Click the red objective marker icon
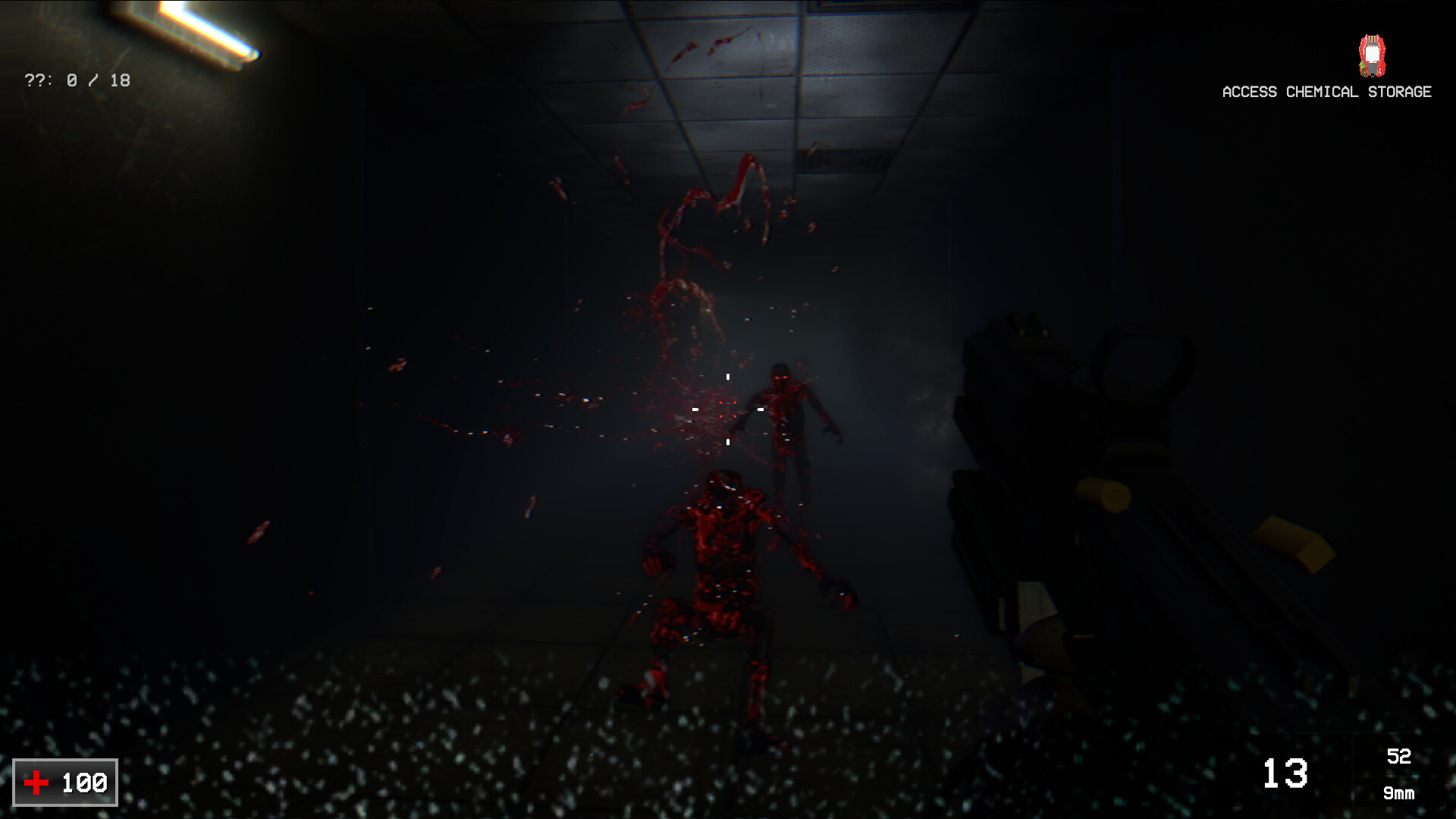The height and width of the screenshot is (819, 1456). 1371,56
